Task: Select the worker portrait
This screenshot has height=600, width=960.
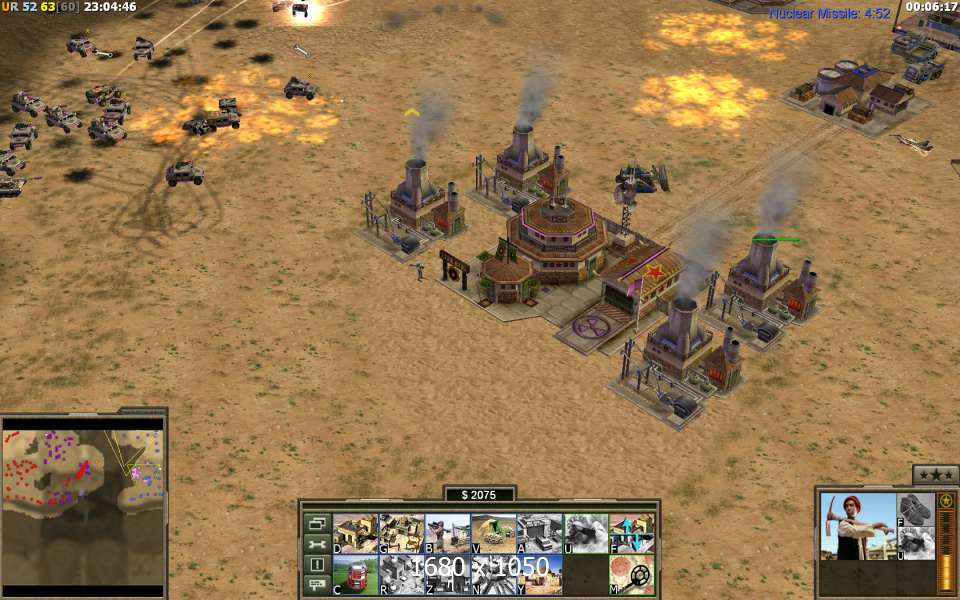Action: pos(858,526)
